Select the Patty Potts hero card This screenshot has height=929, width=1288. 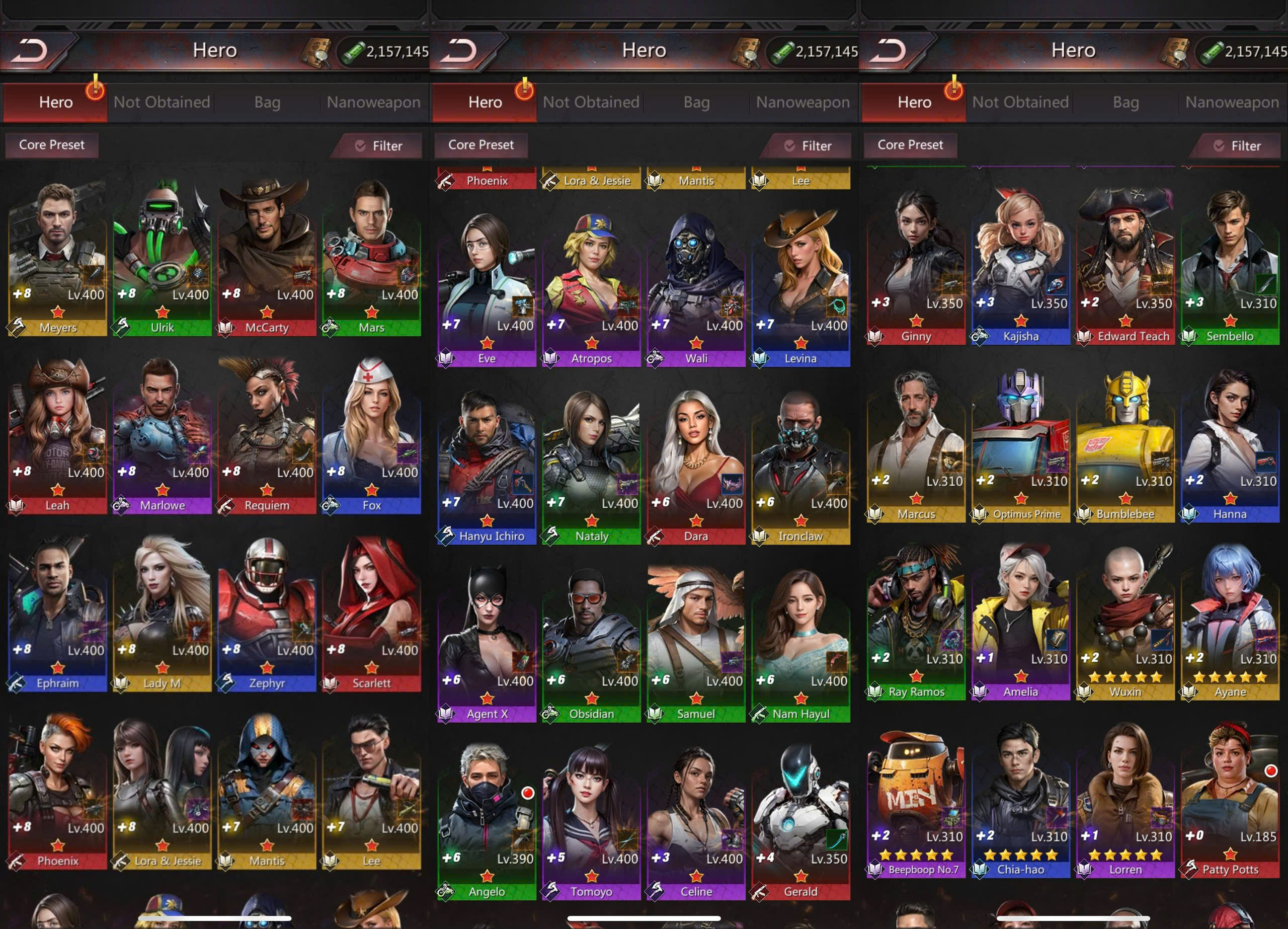tap(1230, 798)
